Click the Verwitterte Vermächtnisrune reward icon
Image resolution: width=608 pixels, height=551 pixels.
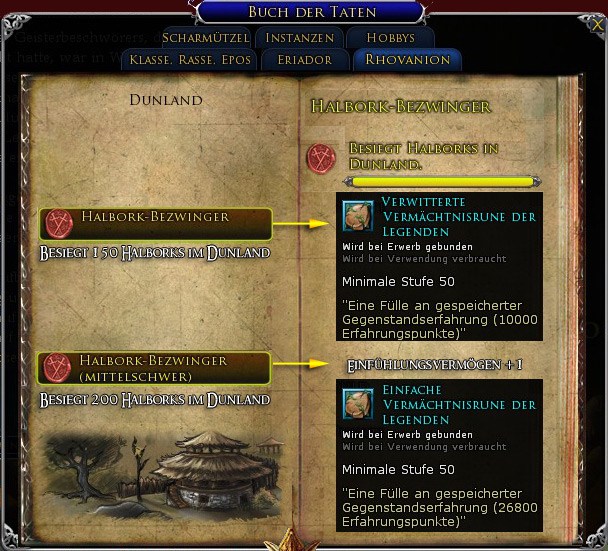pos(357,215)
